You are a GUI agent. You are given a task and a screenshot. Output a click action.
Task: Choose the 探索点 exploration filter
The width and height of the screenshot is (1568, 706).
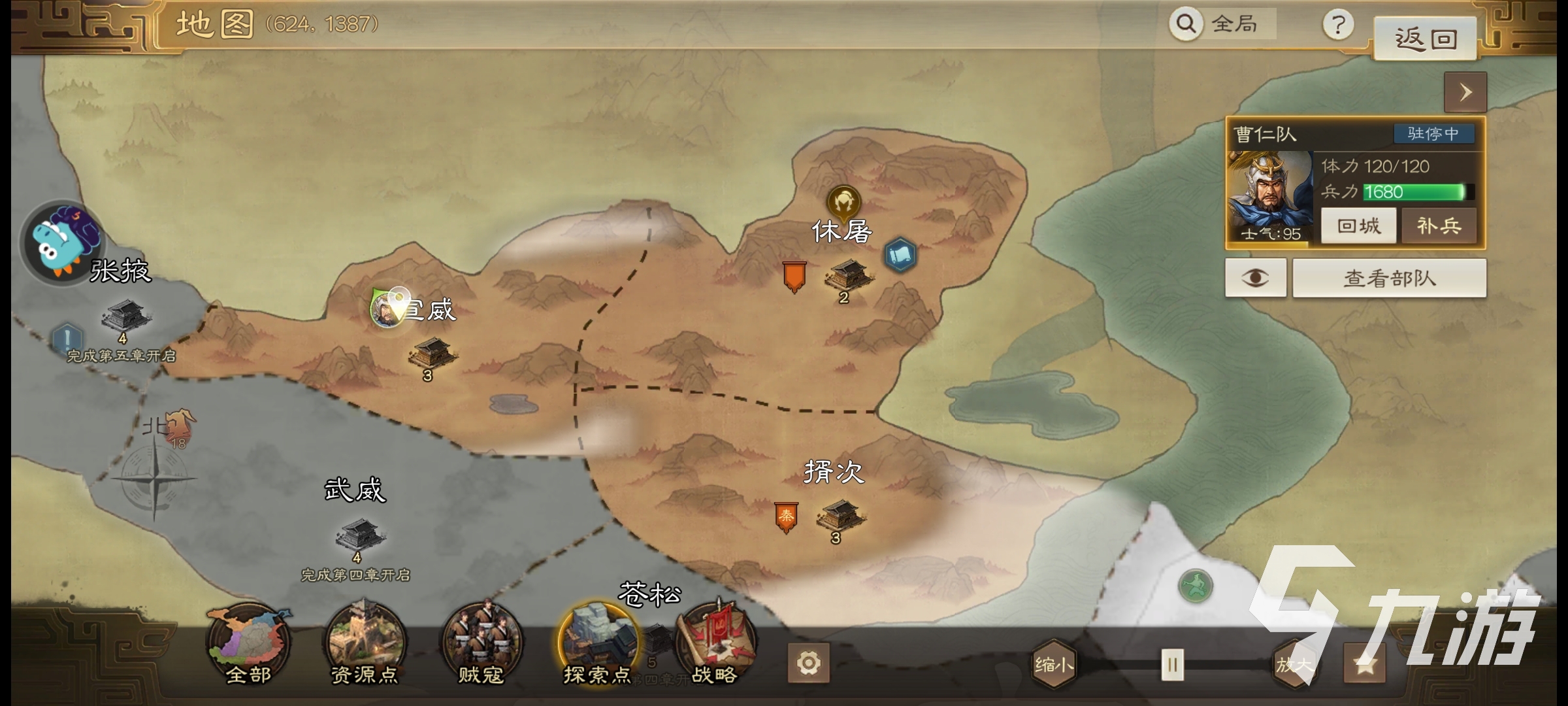597,644
